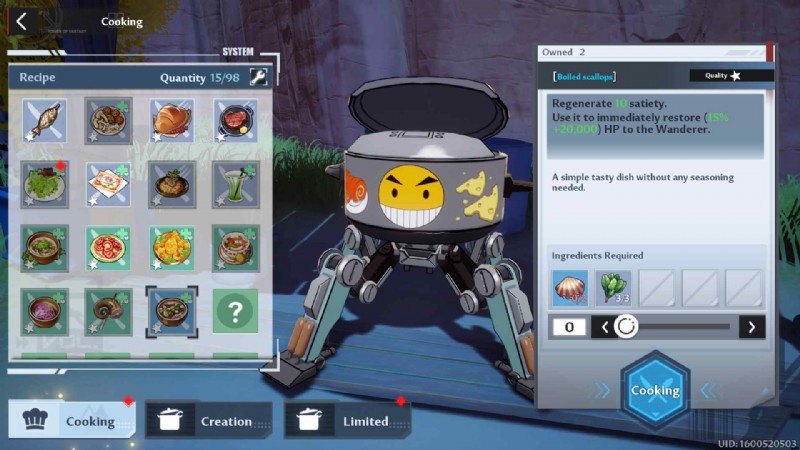Increase cooking quantity with right arrow
The image size is (800, 450).
(751, 326)
